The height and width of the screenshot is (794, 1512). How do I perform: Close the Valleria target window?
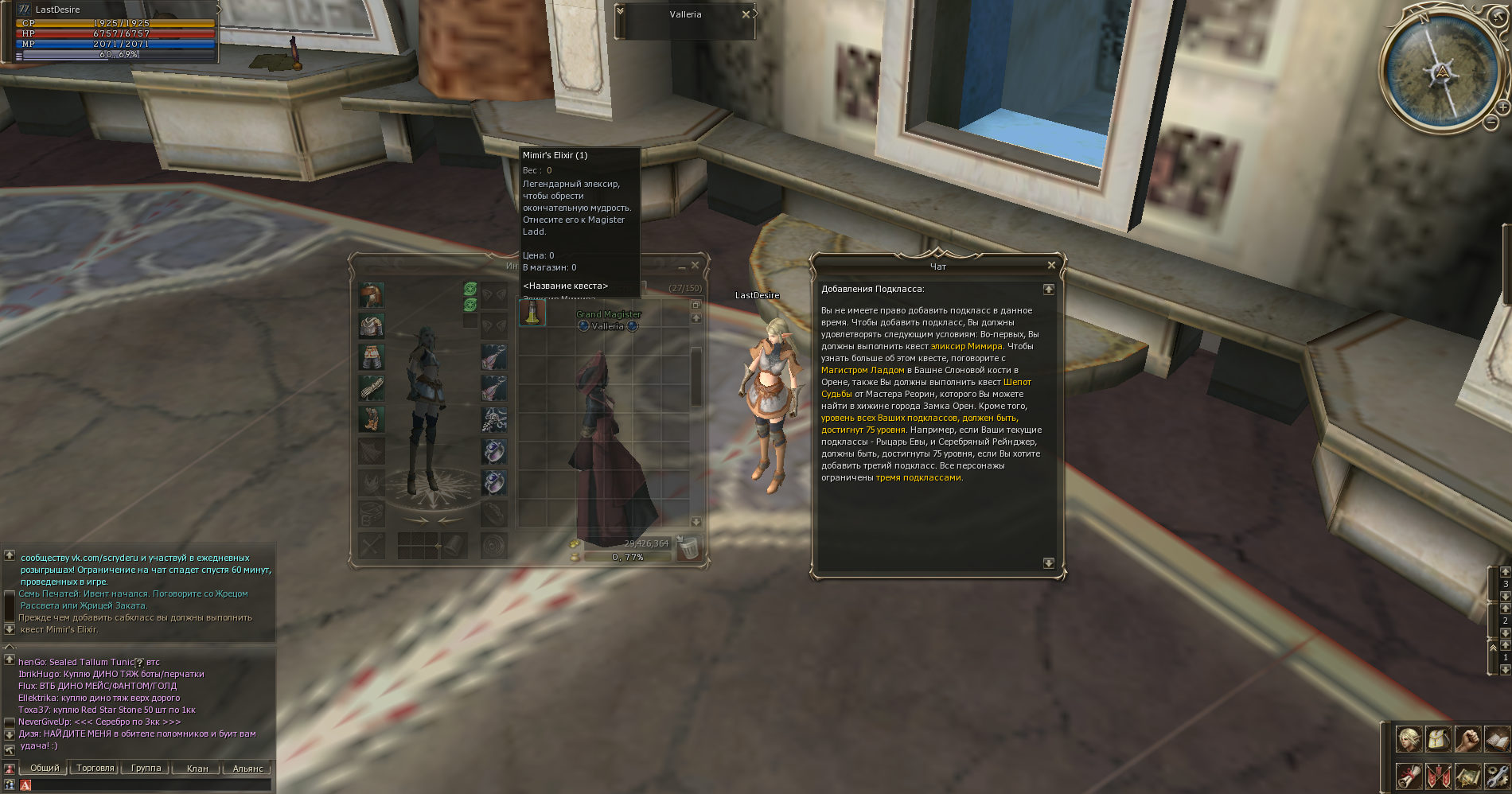coord(746,14)
